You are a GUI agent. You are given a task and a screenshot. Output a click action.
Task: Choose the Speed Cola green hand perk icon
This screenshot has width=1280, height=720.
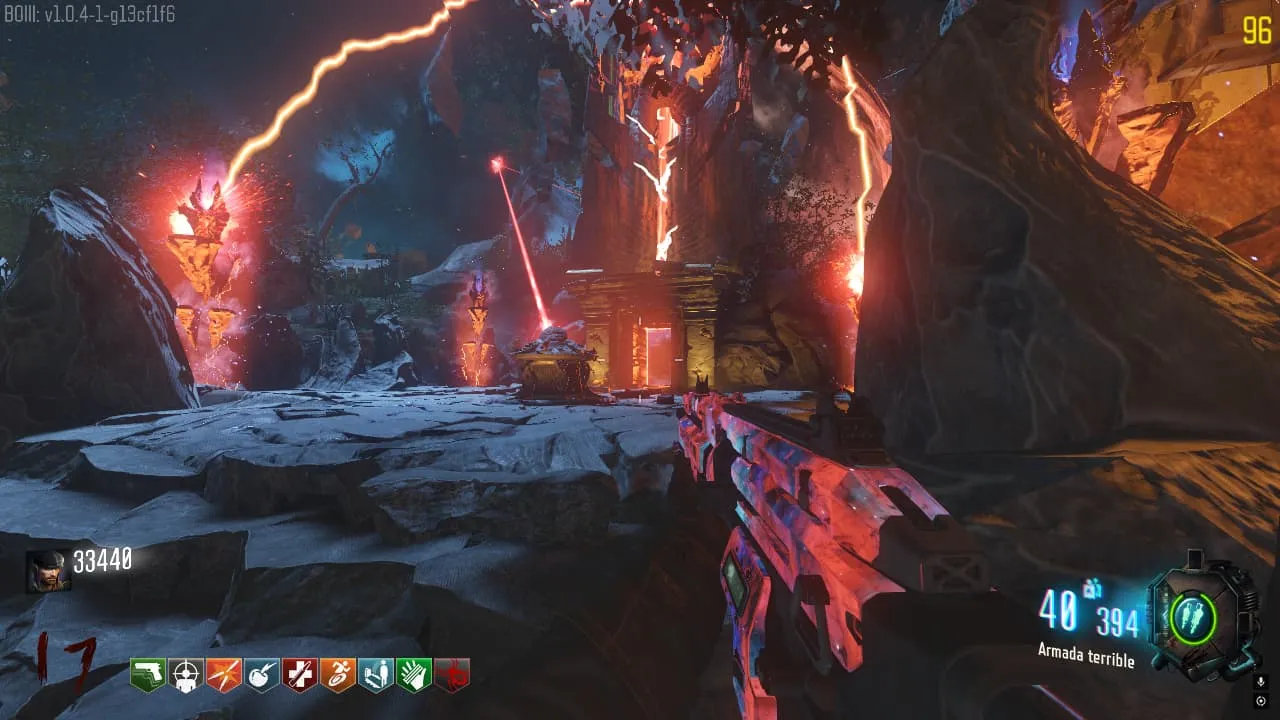point(413,675)
